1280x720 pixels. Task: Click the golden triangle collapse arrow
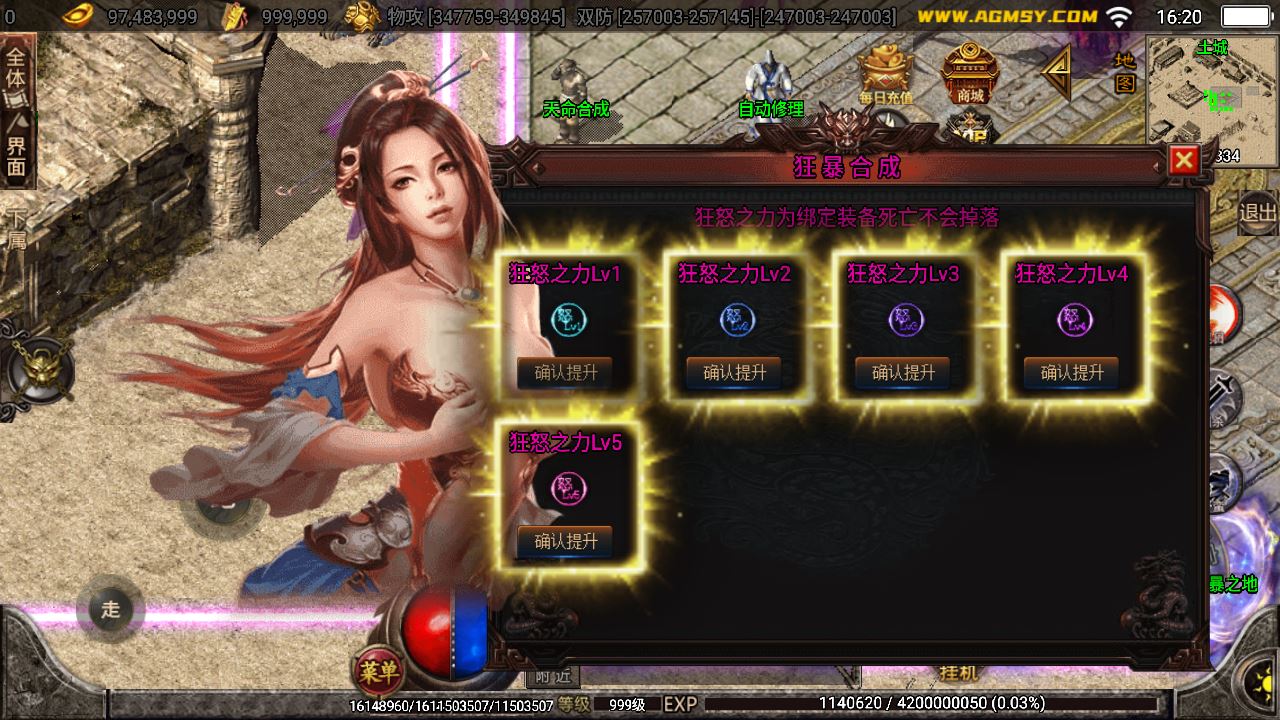1056,72
